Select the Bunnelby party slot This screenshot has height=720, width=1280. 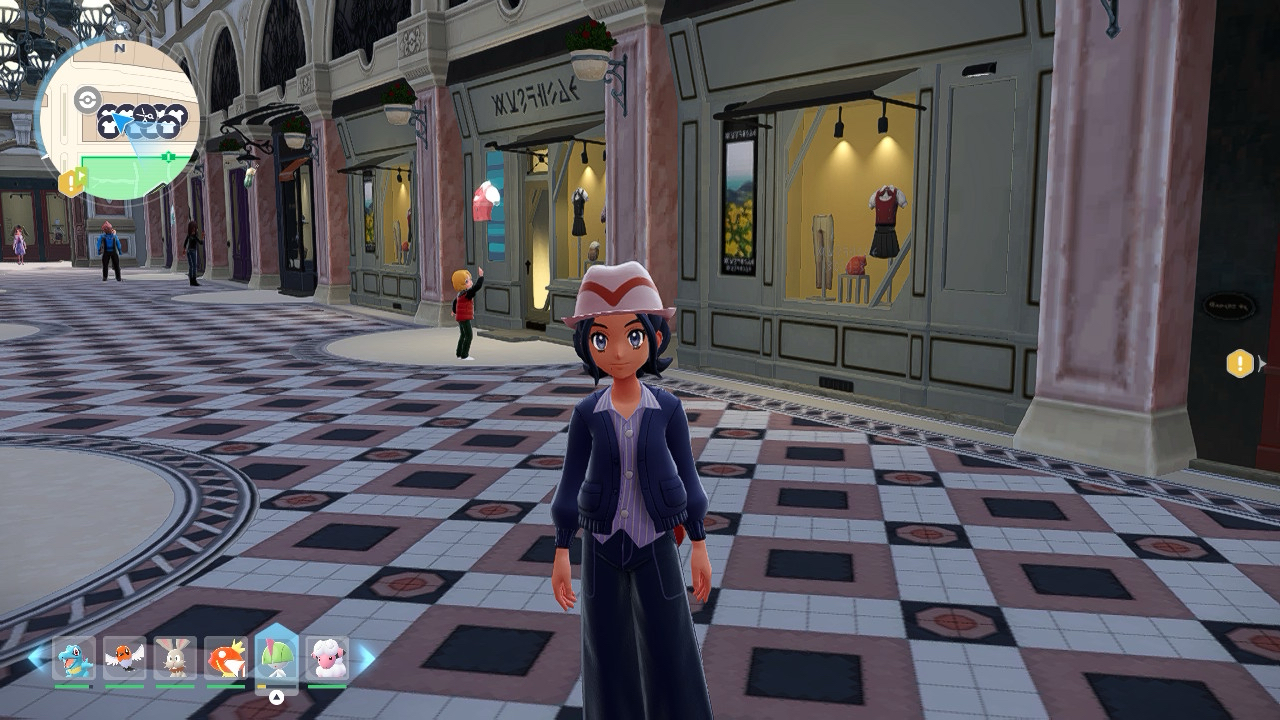click(x=175, y=658)
